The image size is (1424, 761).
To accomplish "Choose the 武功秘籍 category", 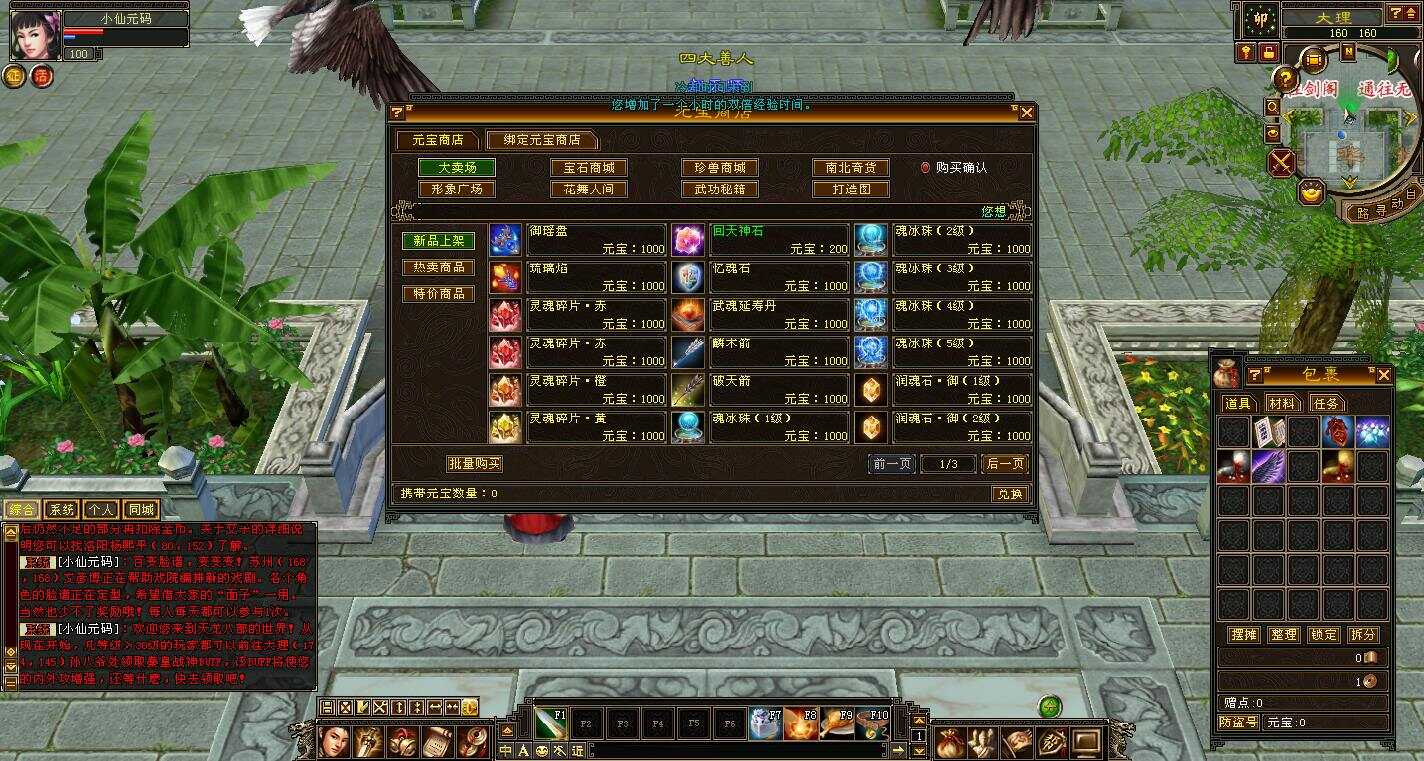I will [720, 189].
